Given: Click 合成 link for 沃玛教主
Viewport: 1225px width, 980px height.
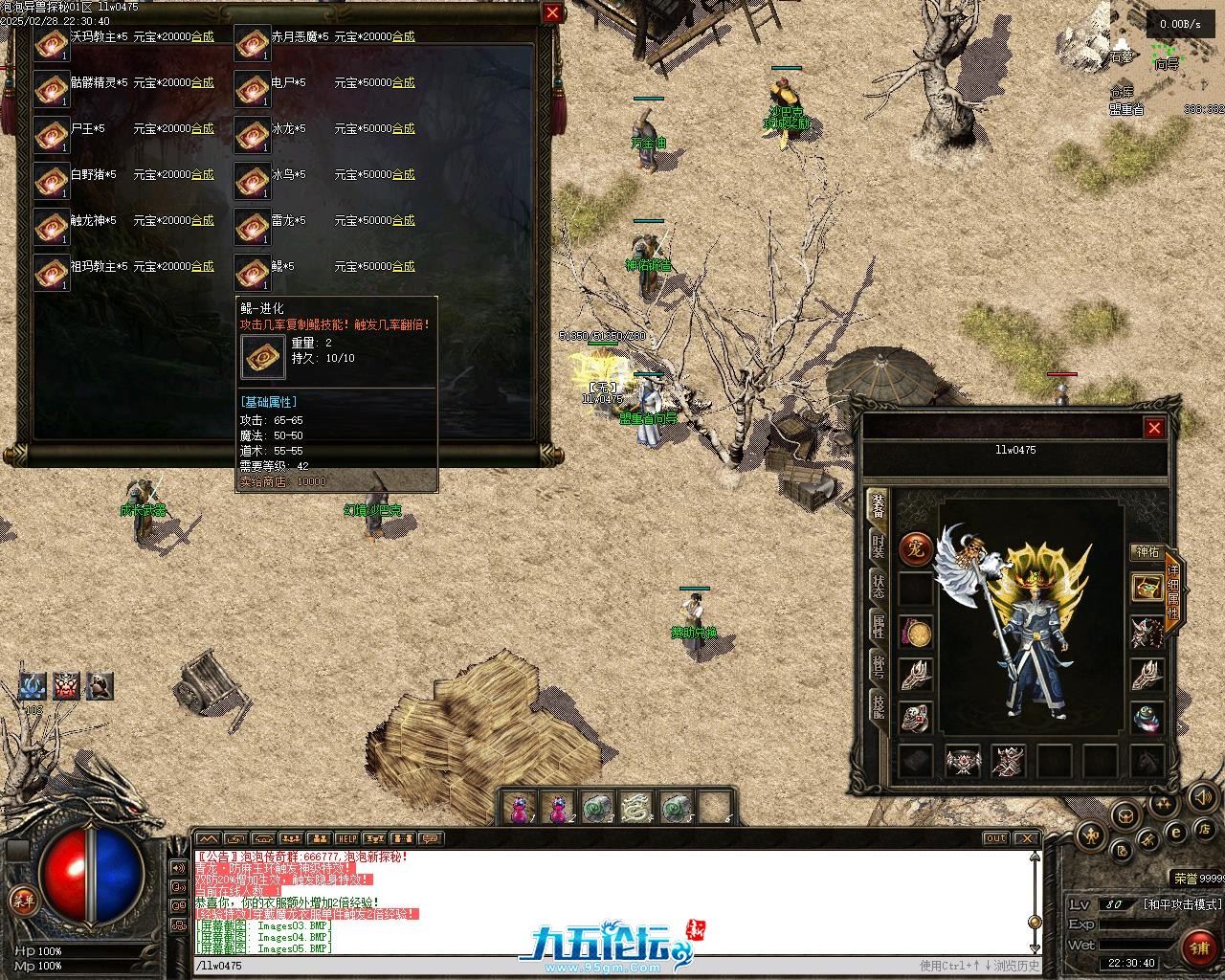Looking at the screenshot, I should click(x=202, y=36).
